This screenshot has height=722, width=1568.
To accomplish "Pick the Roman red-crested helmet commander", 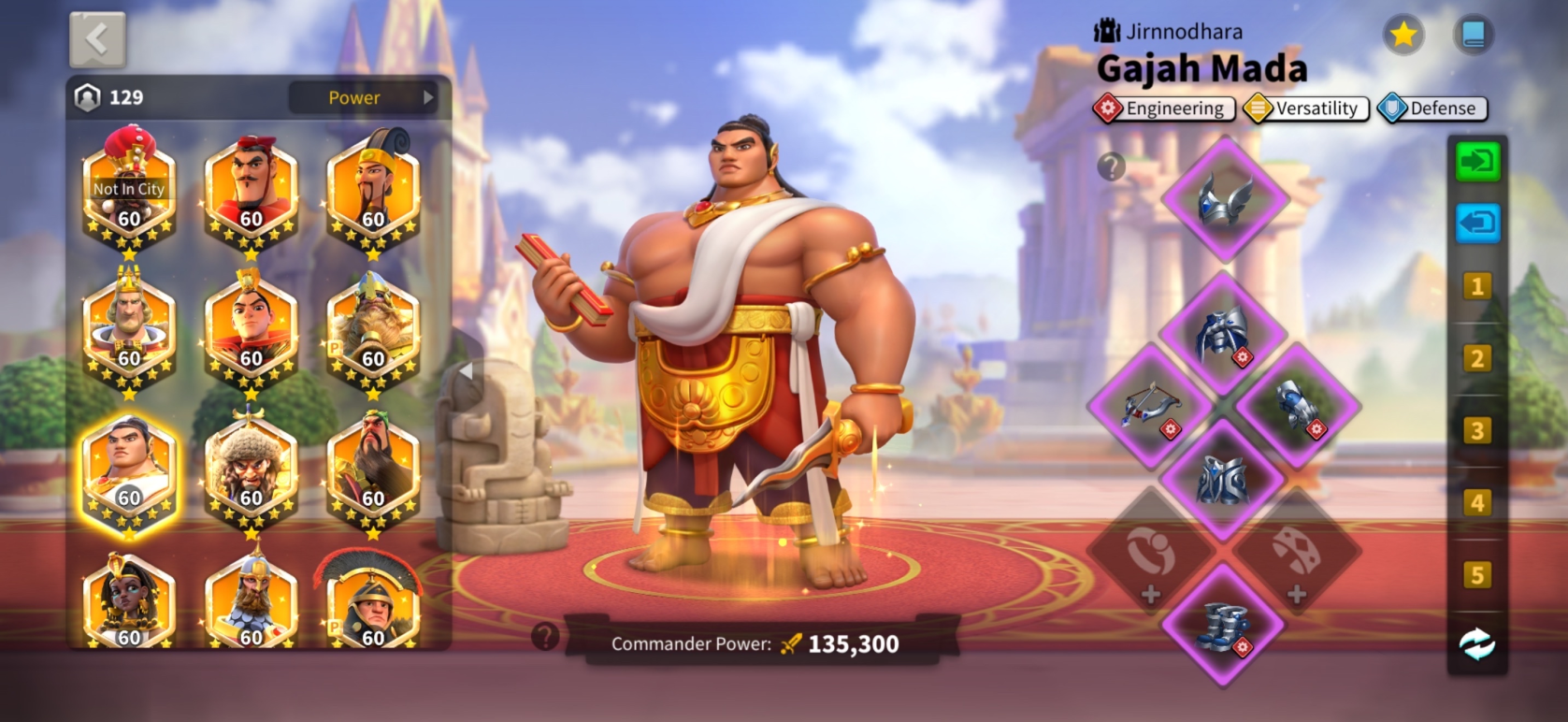I will [372, 603].
